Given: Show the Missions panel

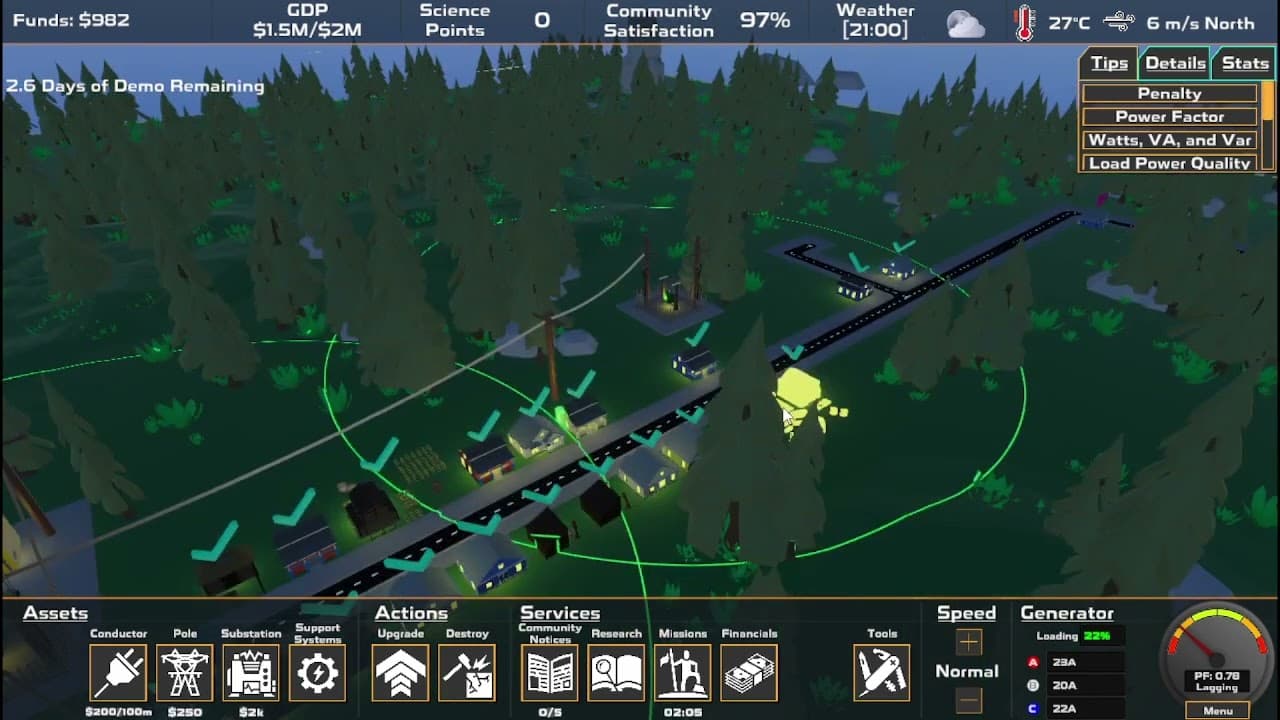Looking at the screenshot, I should (683, 672).
